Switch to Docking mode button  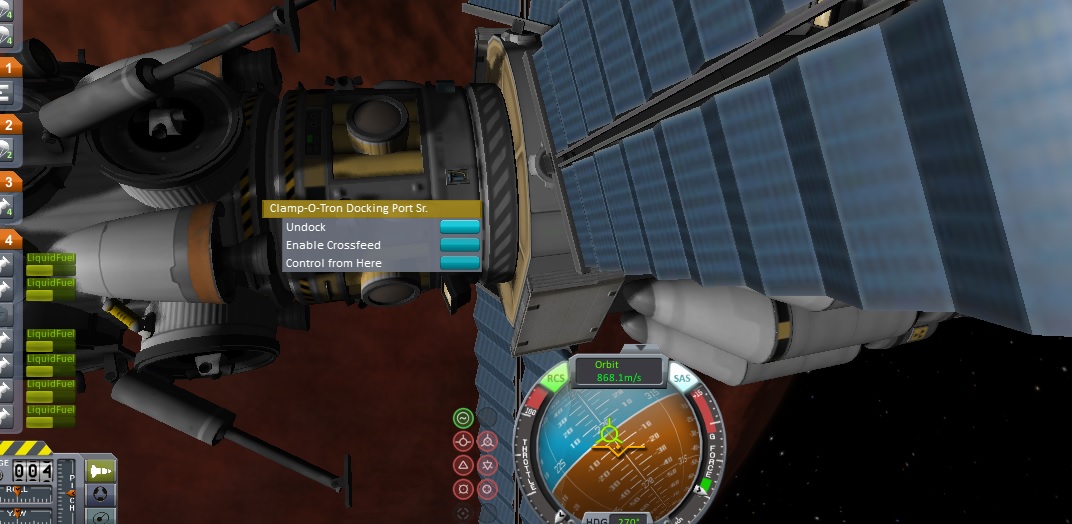pyautogui.click(x=101, y=494)
